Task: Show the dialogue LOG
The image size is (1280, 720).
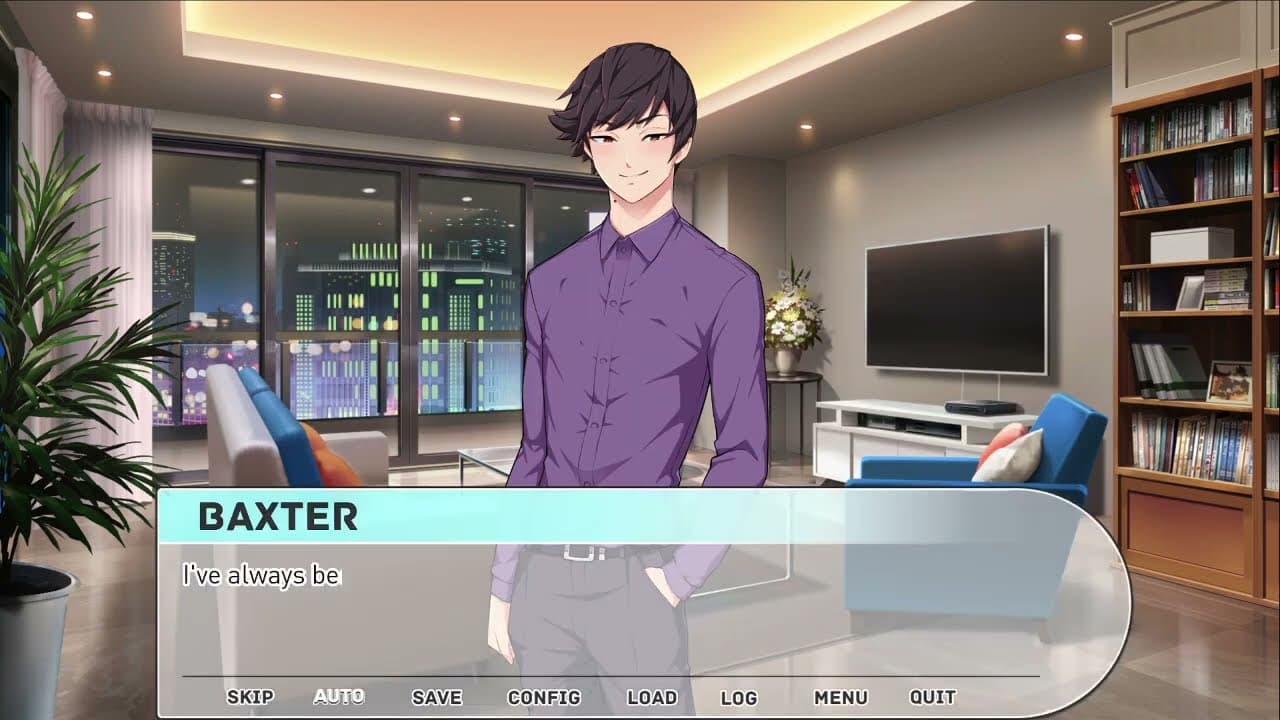Action: pyautogui.click(x=739, y=697)
